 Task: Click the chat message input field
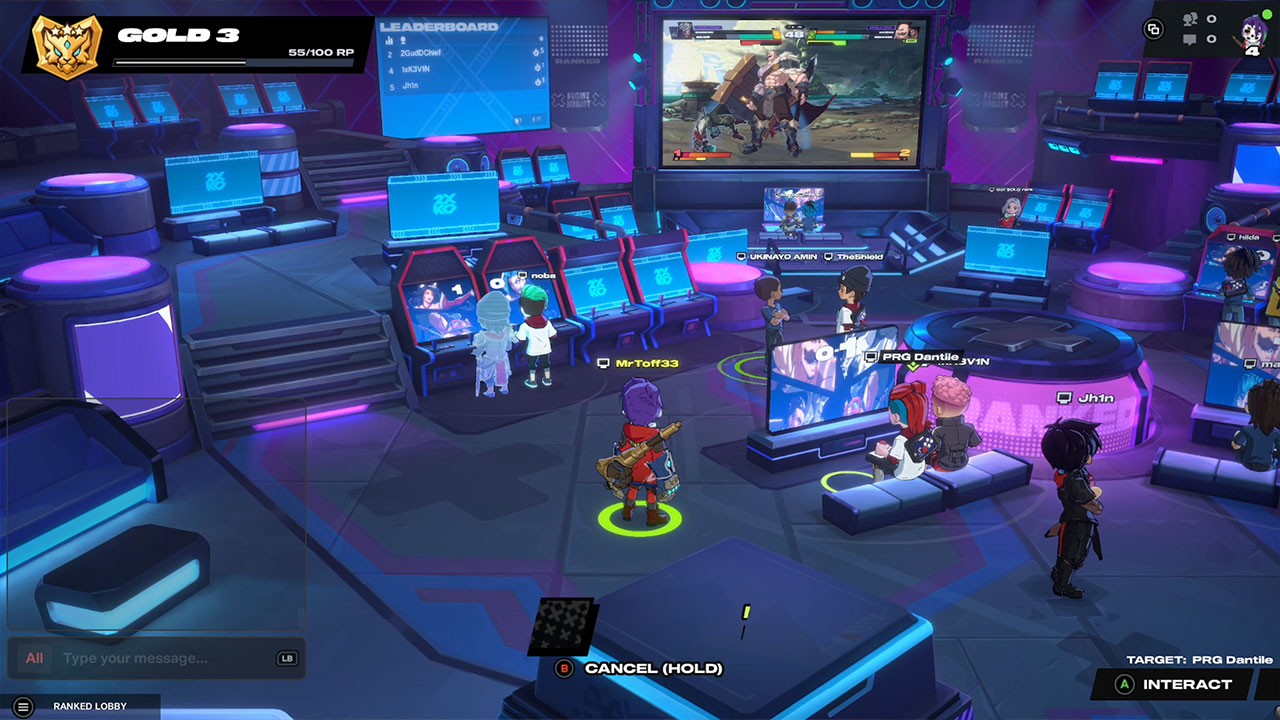tap(165, 658)
